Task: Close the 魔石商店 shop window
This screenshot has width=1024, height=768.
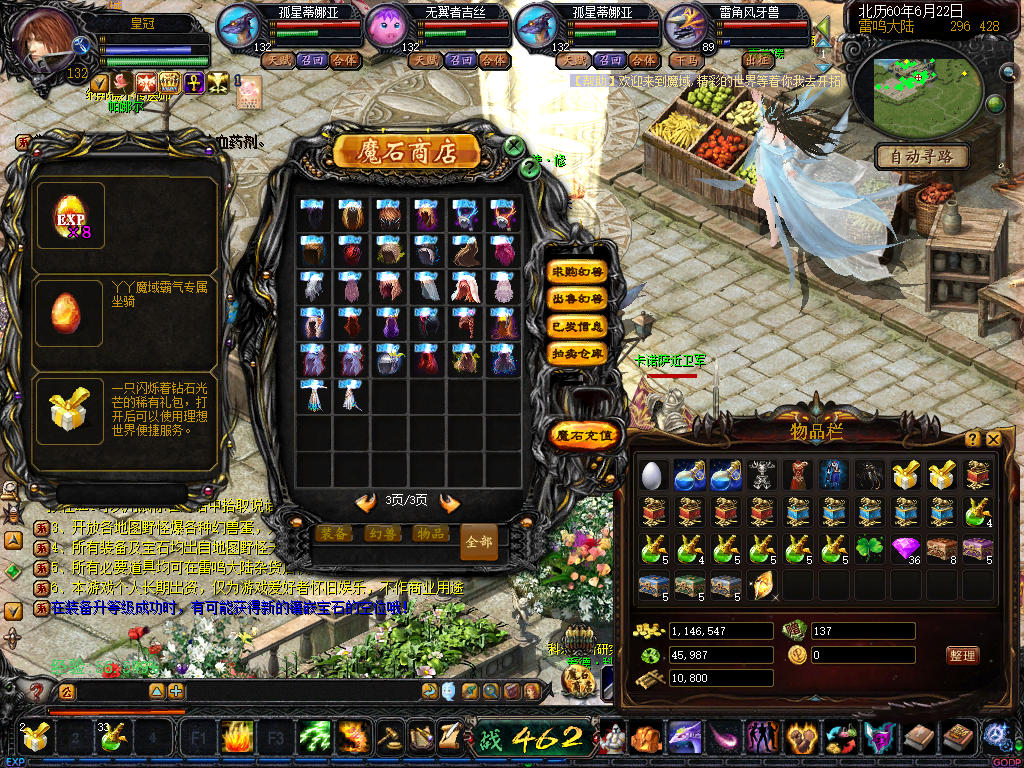Action: point(514,147)
